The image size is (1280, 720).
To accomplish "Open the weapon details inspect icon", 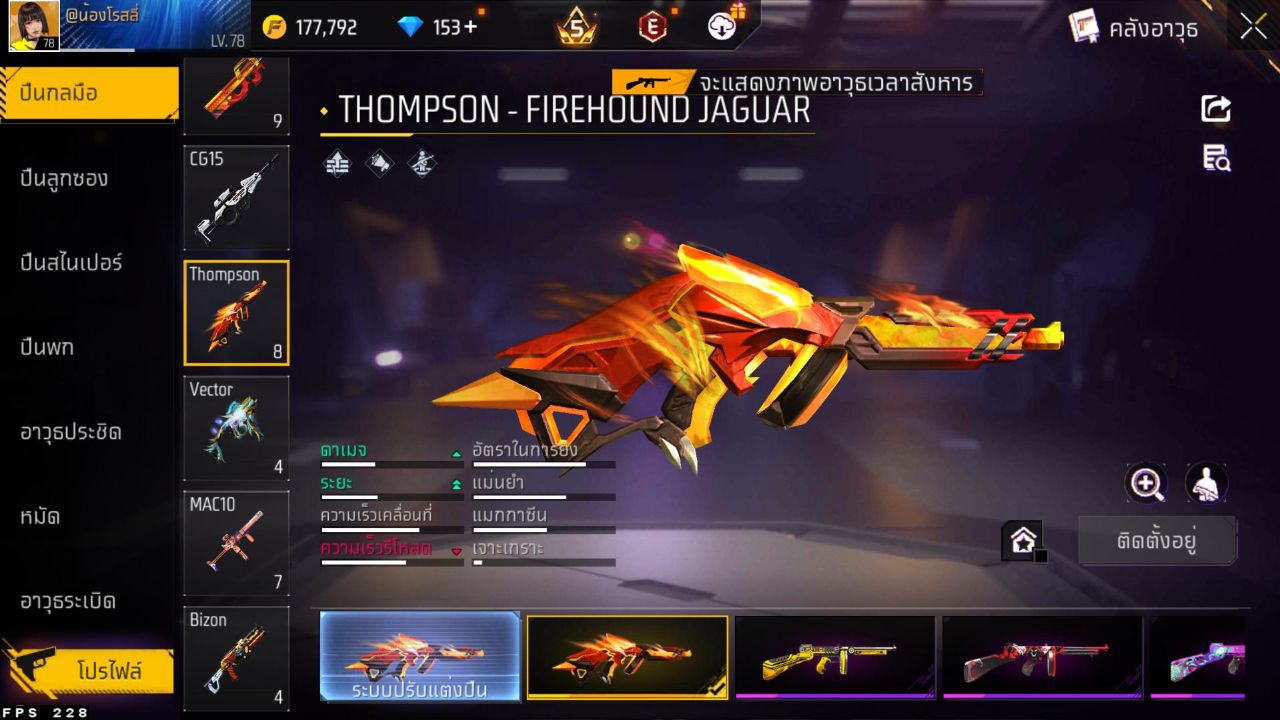I will click(x=1215, y=158).
